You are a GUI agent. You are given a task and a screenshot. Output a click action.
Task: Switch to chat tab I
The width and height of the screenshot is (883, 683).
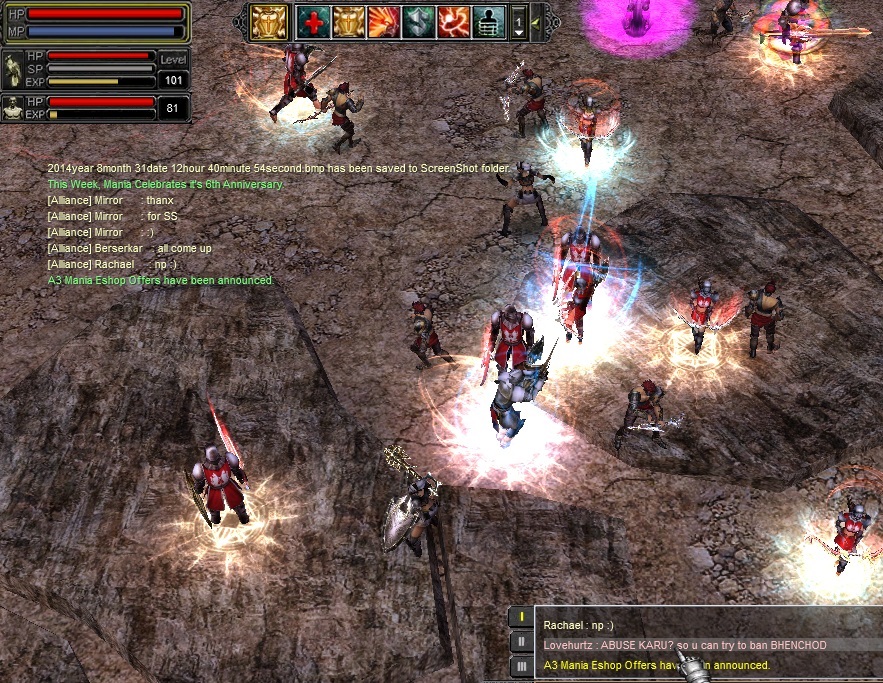[520, 617]
